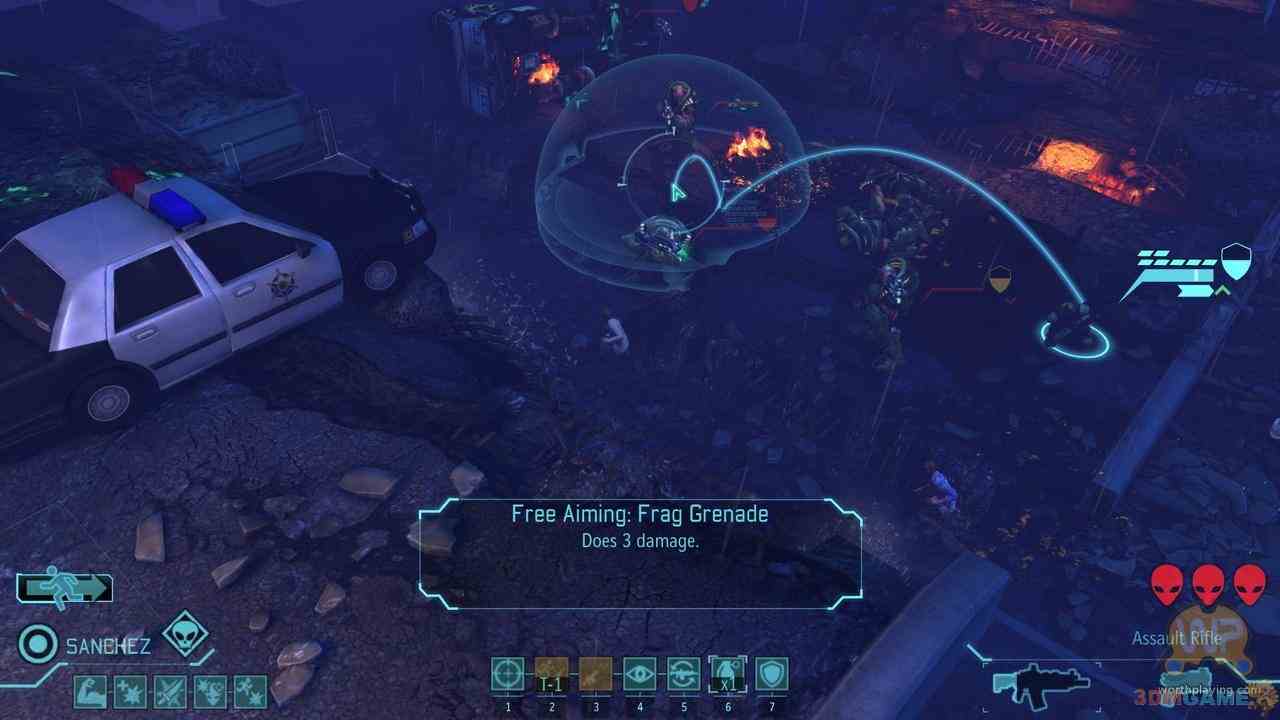Screen dimensions: 1280x720
Task: Activate the Hunker Down shield ability
Action: click(x=771, y=673)
